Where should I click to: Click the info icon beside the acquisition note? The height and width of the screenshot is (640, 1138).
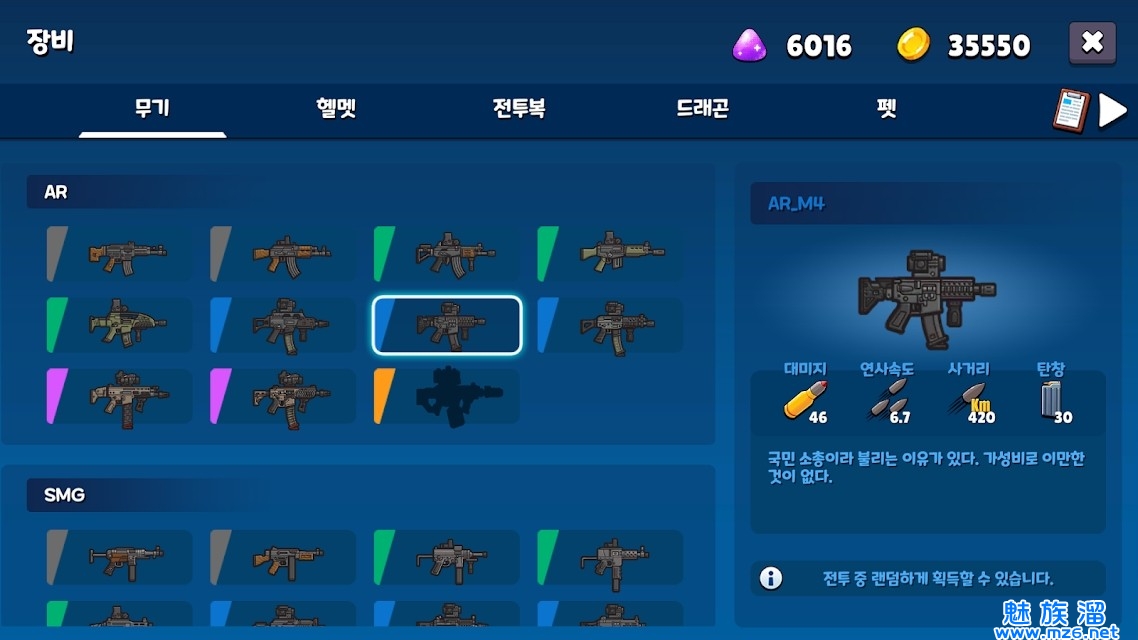[771, 578]
